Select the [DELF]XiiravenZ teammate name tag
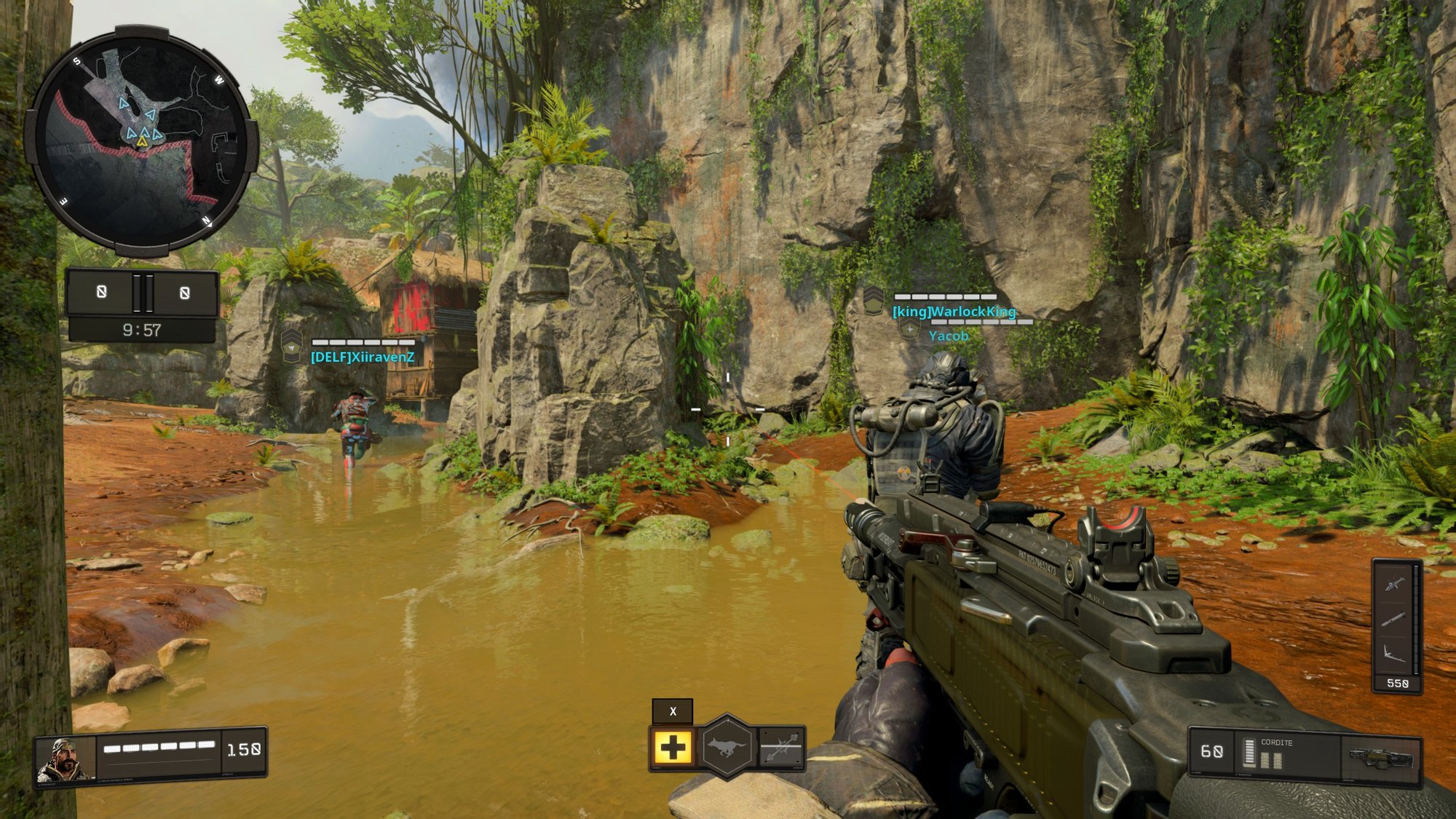Screen dimensions: 1456x819 pos(363,357)
